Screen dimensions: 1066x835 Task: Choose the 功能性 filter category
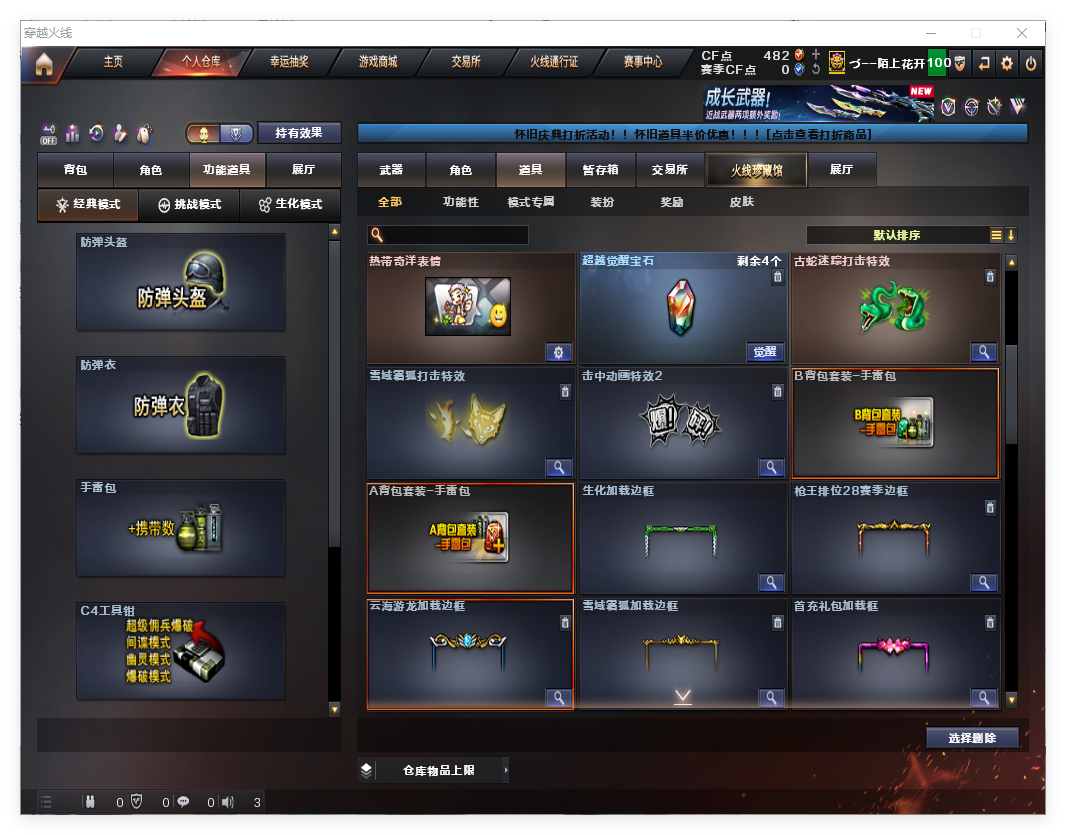tap(461, 202)
